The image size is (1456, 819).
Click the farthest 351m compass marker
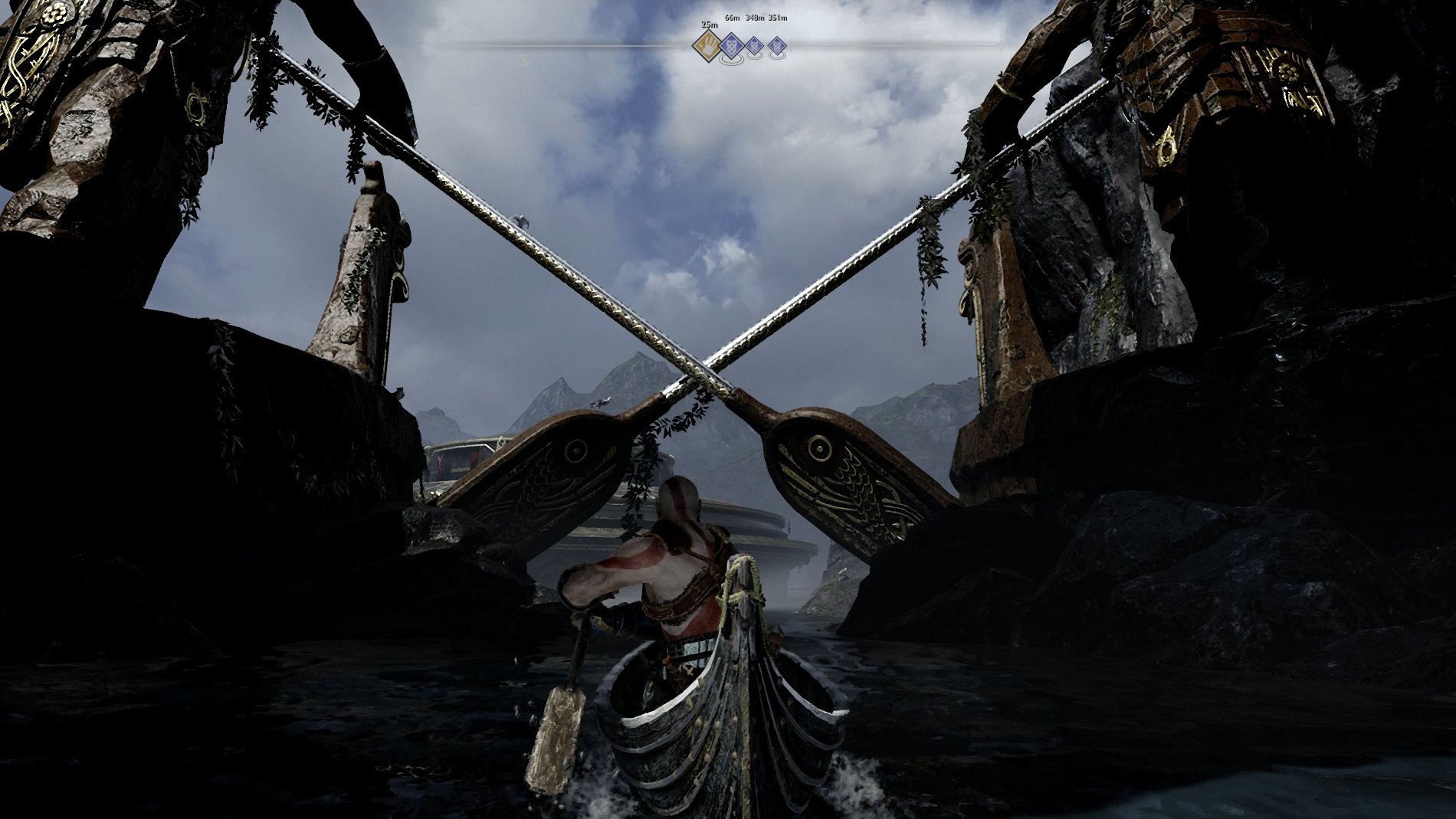(x=777, y=47)
